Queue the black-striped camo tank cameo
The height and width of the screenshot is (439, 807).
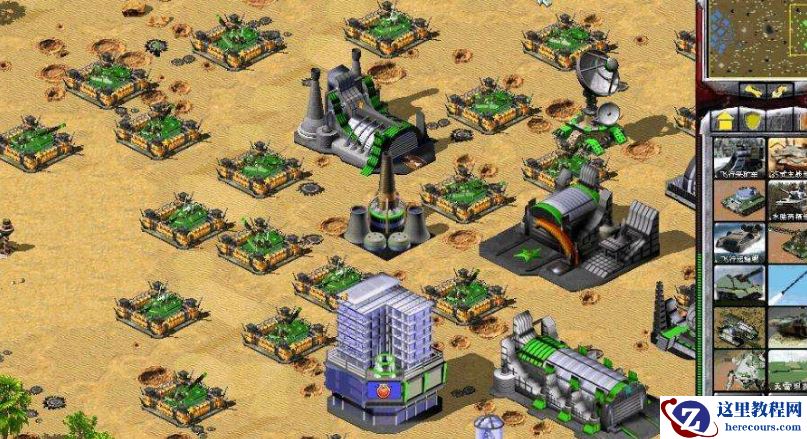(739, 328)
